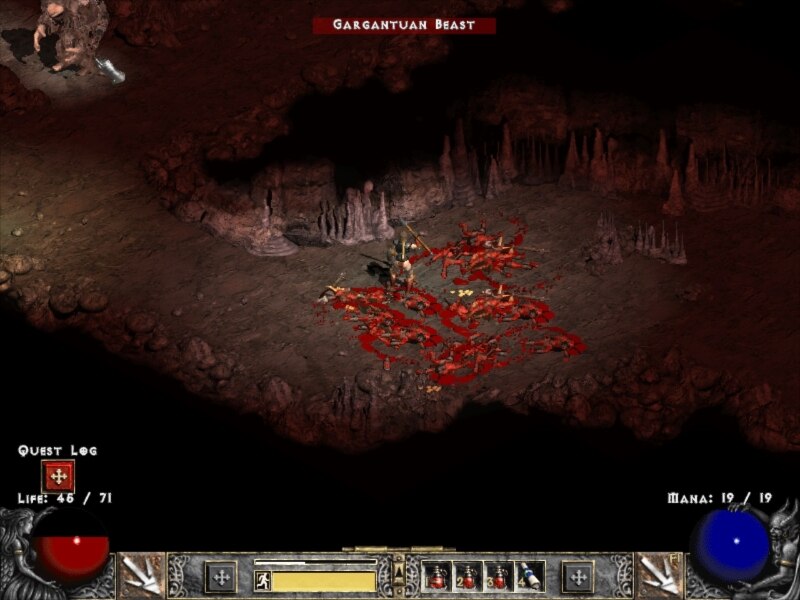The image size is (800, 600).
Task: Use the red healing potion in belt slot 1
Action: pos(436,577)
